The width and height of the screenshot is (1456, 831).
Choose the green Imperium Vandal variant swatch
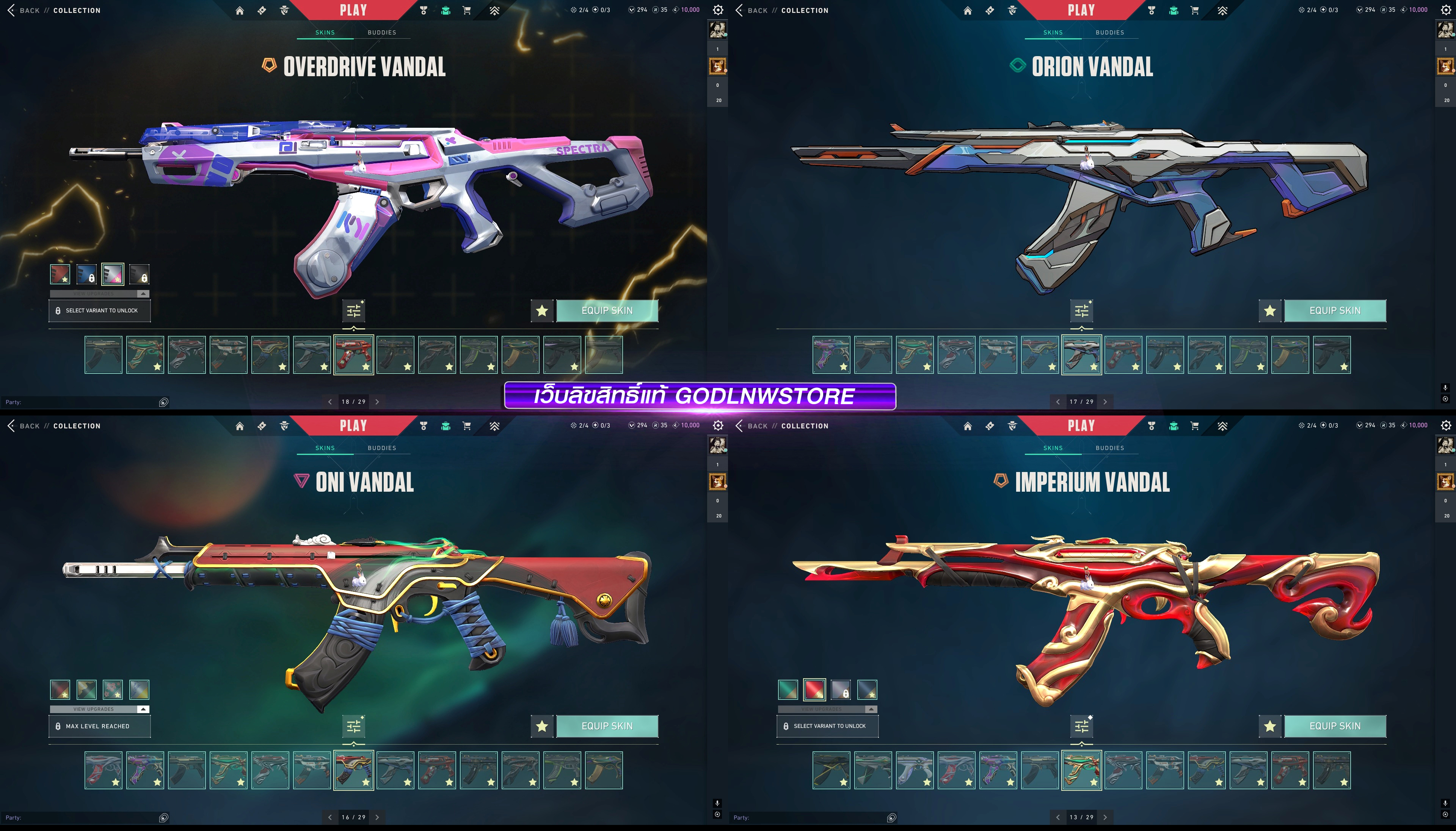tap(788, 690)
